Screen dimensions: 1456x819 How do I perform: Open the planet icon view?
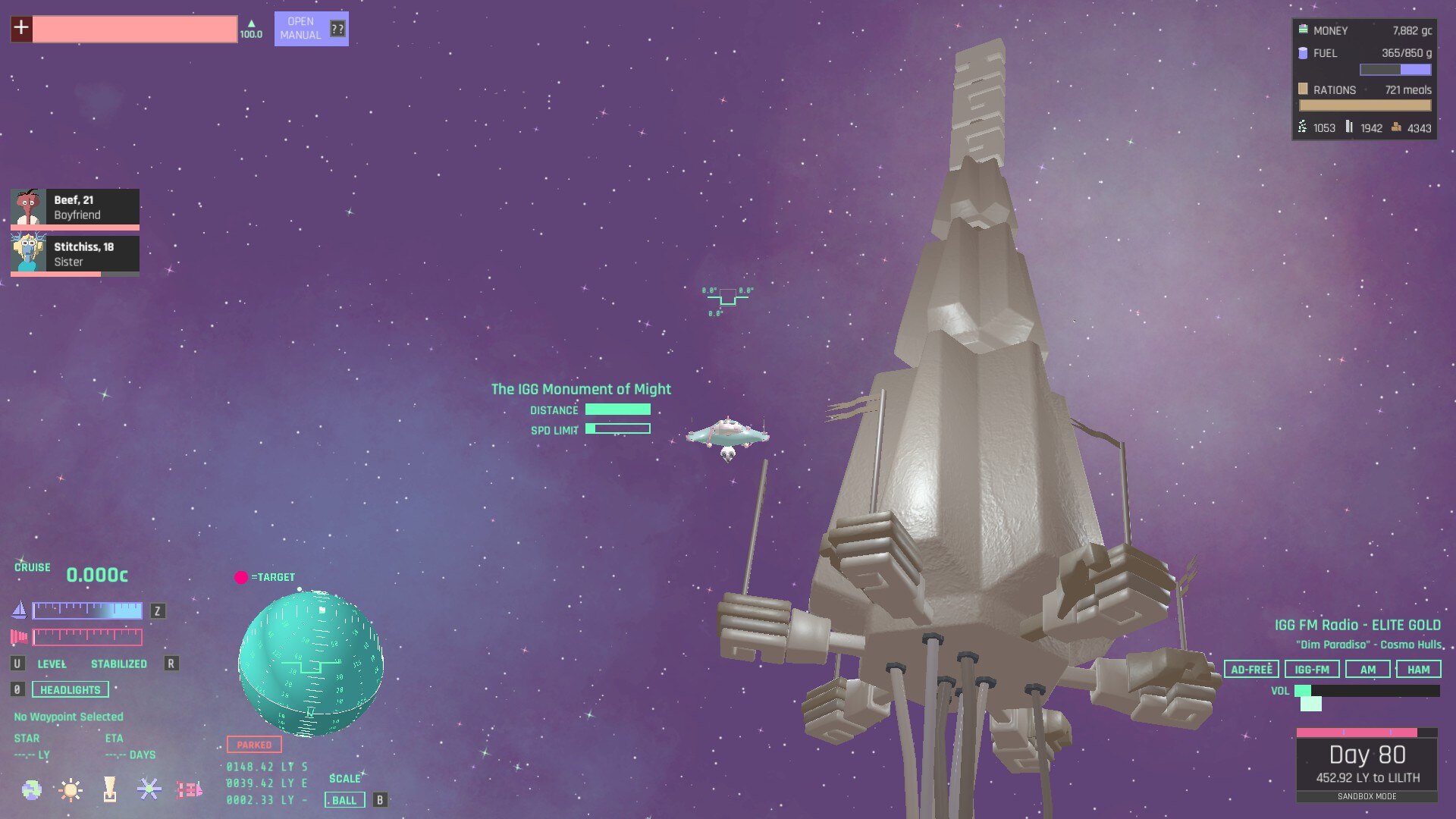[32, 790]
